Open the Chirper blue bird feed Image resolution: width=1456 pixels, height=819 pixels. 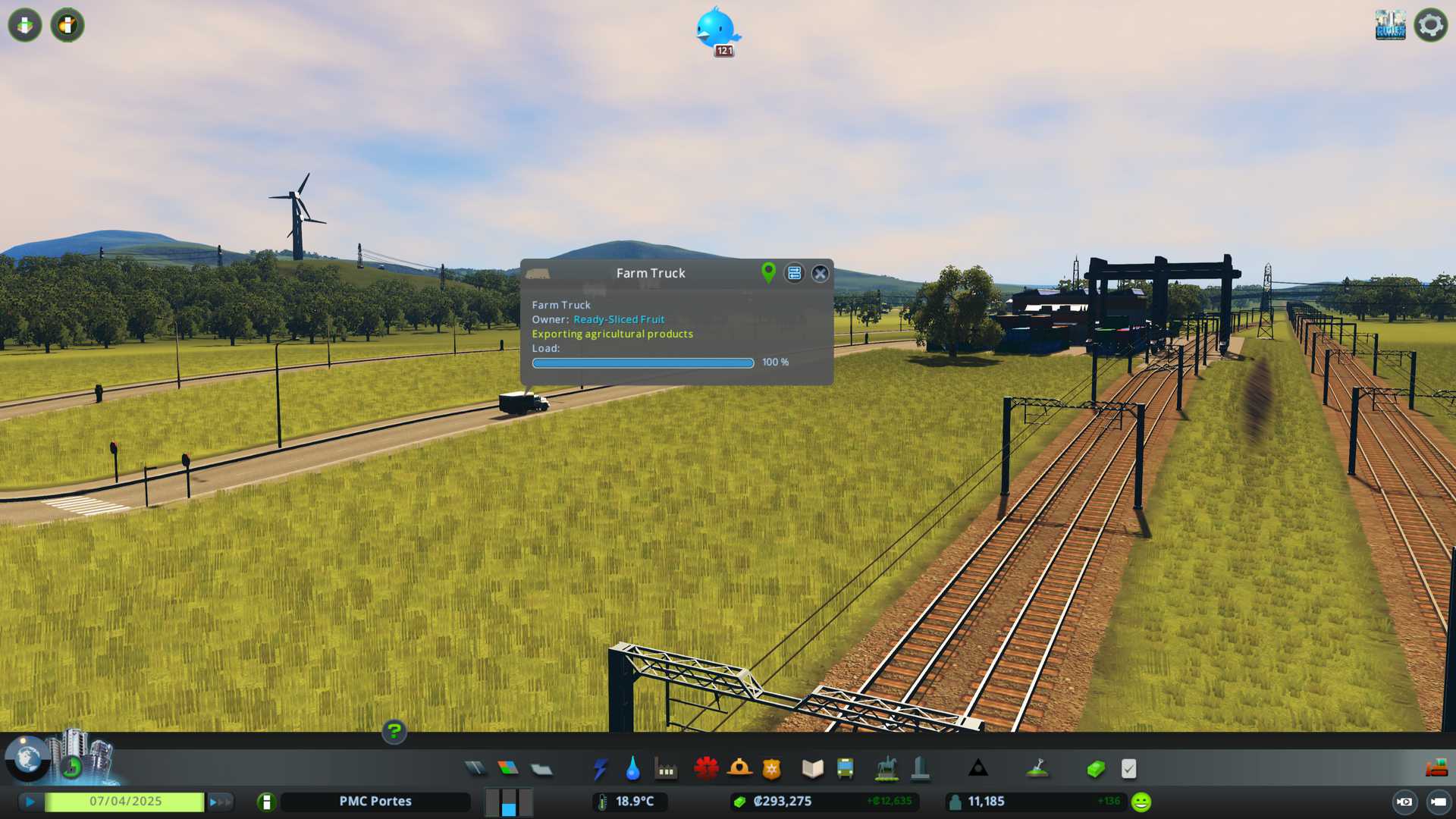(717, 30)
